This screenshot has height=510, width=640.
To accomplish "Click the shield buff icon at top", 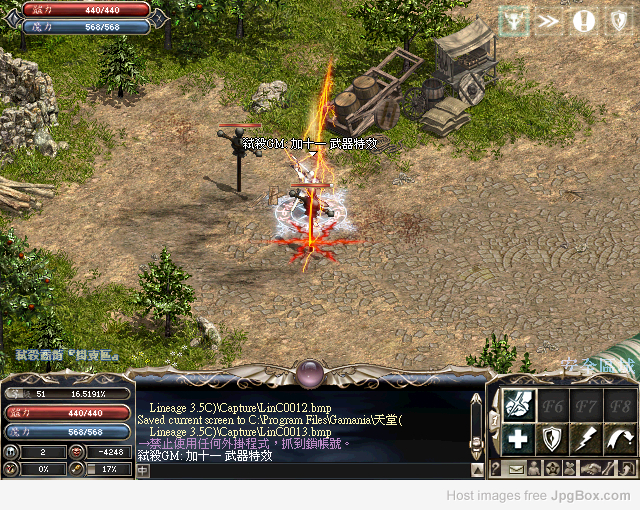I will (618, 21).
